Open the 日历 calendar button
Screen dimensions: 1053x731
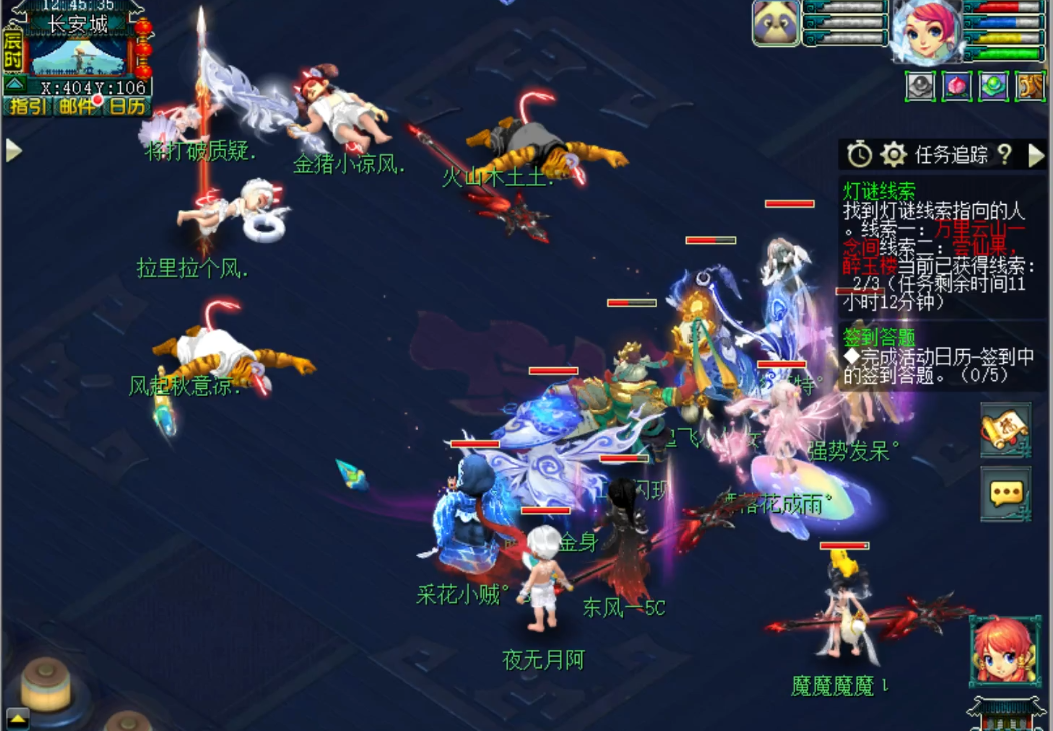tap(127, 106)
